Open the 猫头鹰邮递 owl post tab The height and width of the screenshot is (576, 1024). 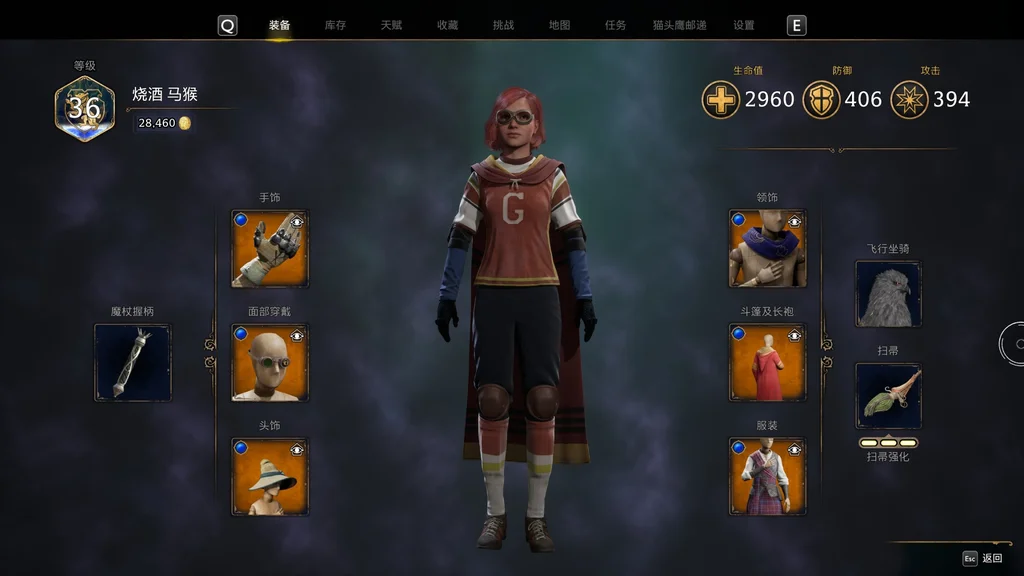(x=679, y=25)
